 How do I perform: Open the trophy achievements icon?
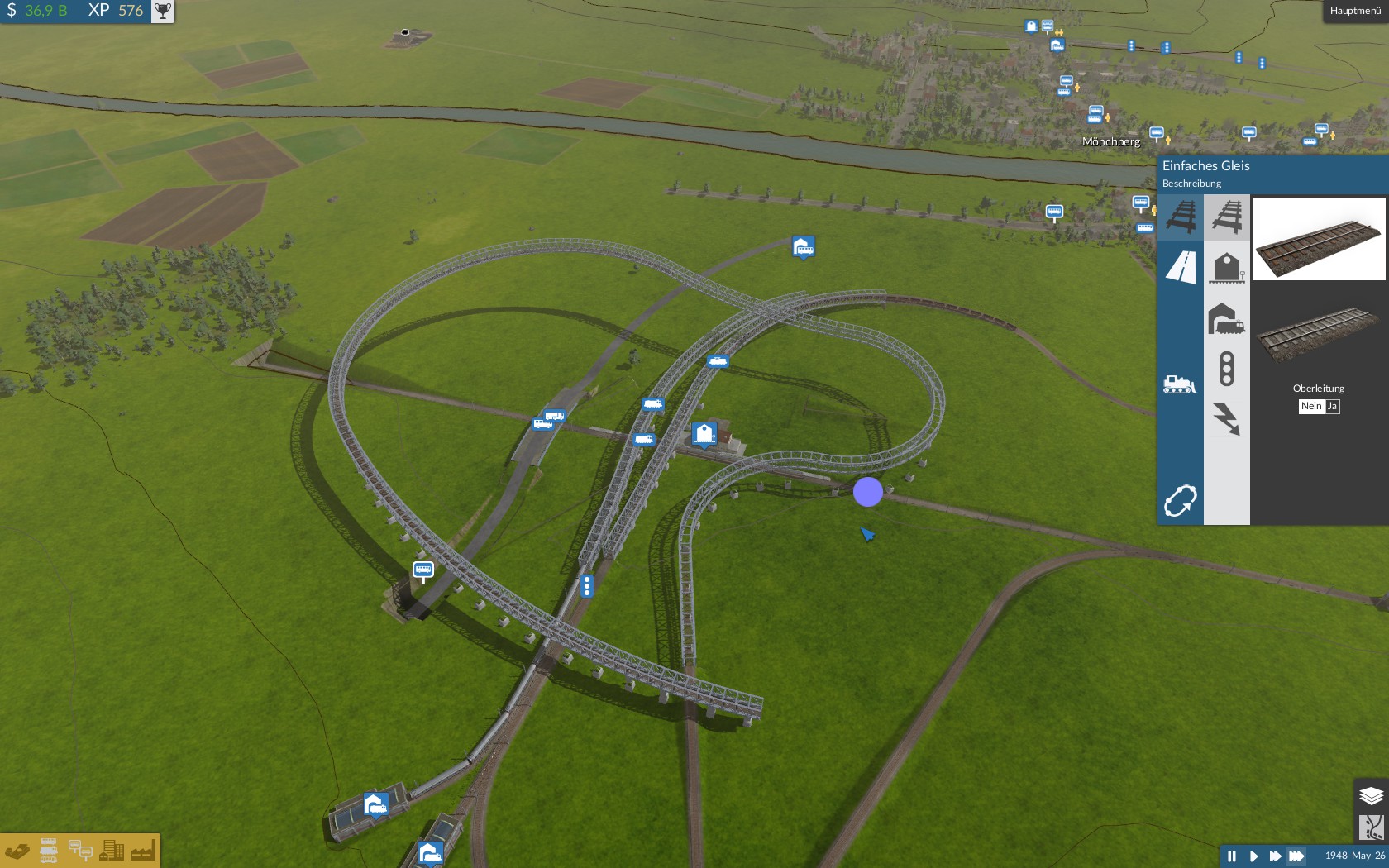tap(163, 11)
